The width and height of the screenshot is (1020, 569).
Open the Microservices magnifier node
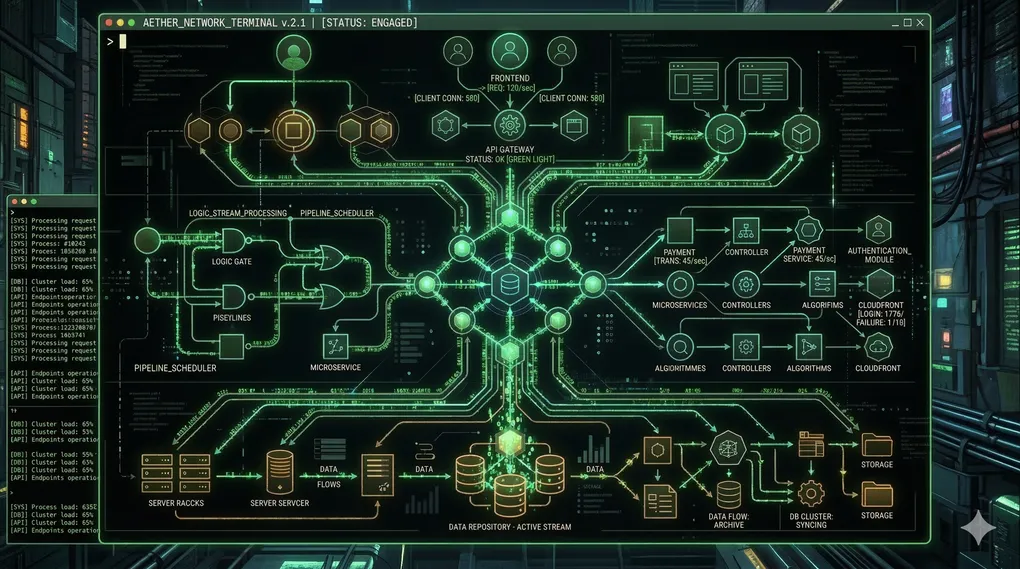click(680, 284)
